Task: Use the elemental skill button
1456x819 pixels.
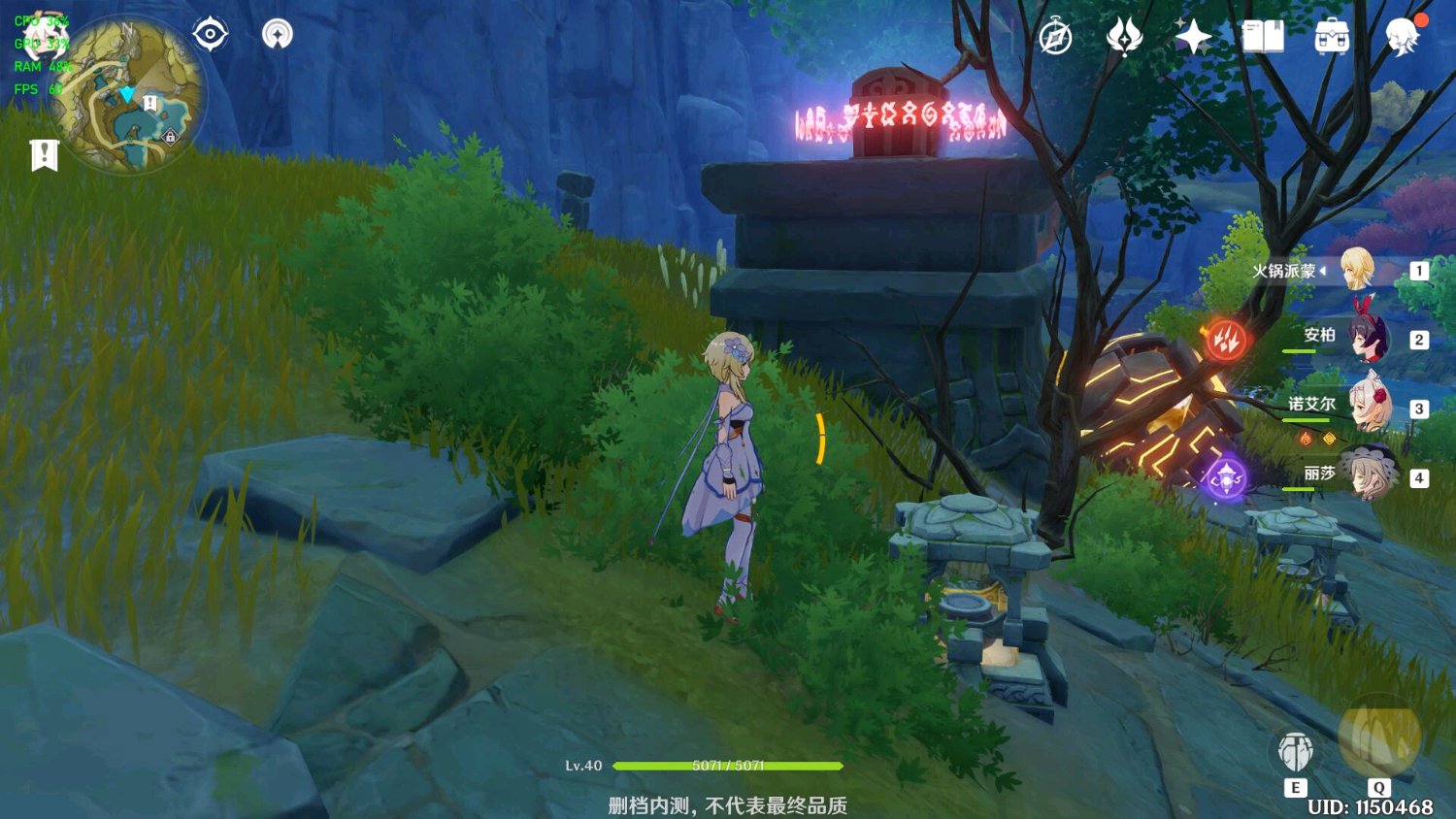Action: point(1296,751)
